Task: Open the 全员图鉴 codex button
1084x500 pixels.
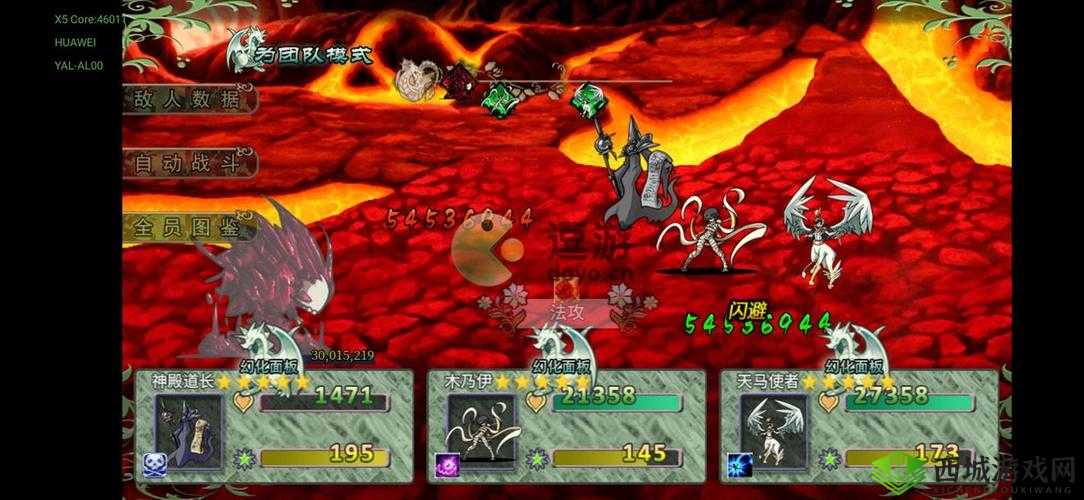Action: [x=188, y=227]
